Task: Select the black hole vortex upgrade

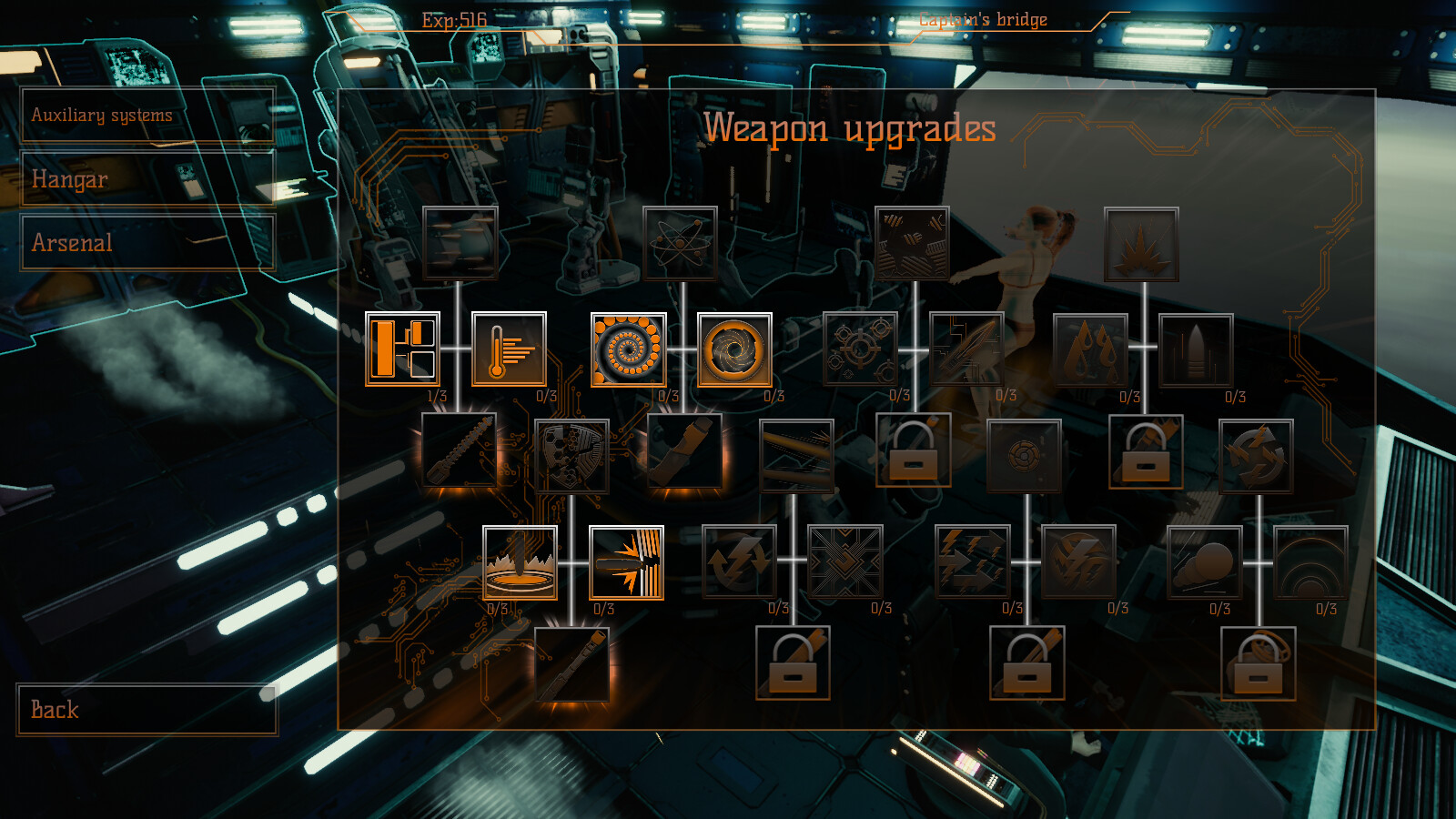Action: point(737,352)
